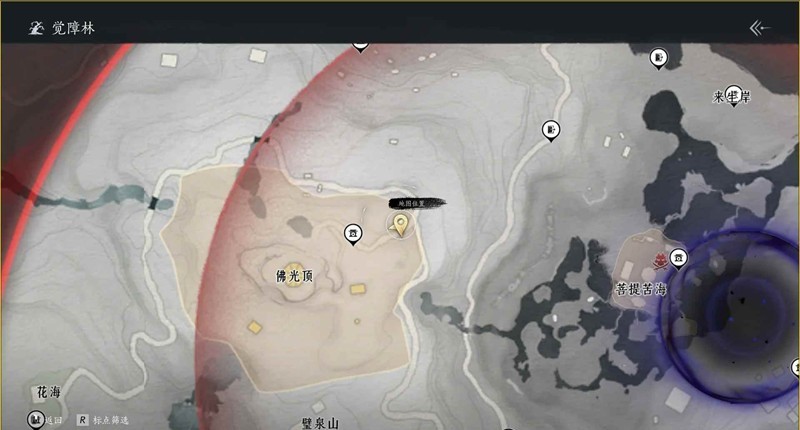Select the red skull boss marker
This screenshot has width=800, height=430.
pyautogui.click(x=660, y=262)
